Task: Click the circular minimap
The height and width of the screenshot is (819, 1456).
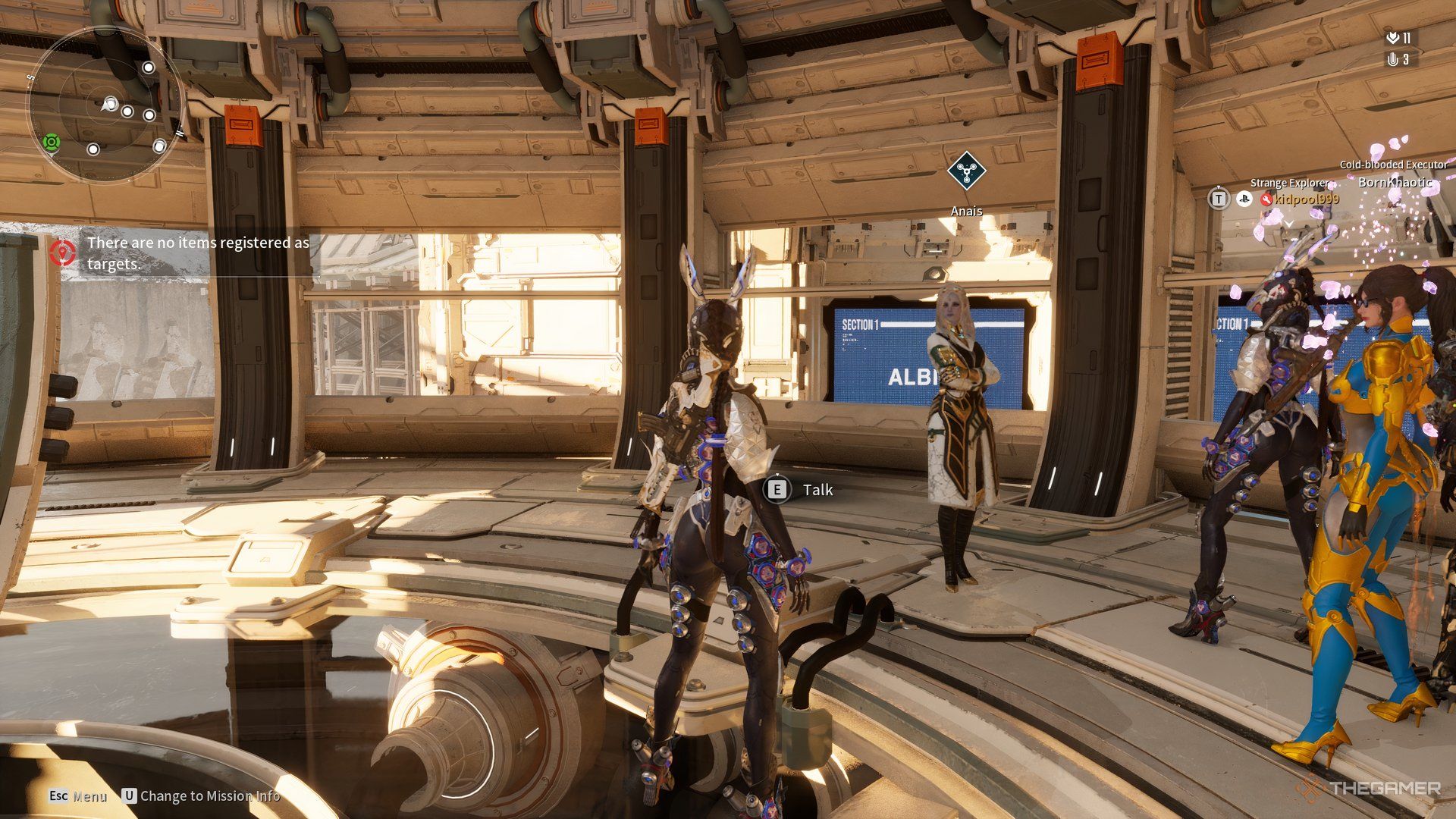Action: pyautogui.click(x=105, y=105)
